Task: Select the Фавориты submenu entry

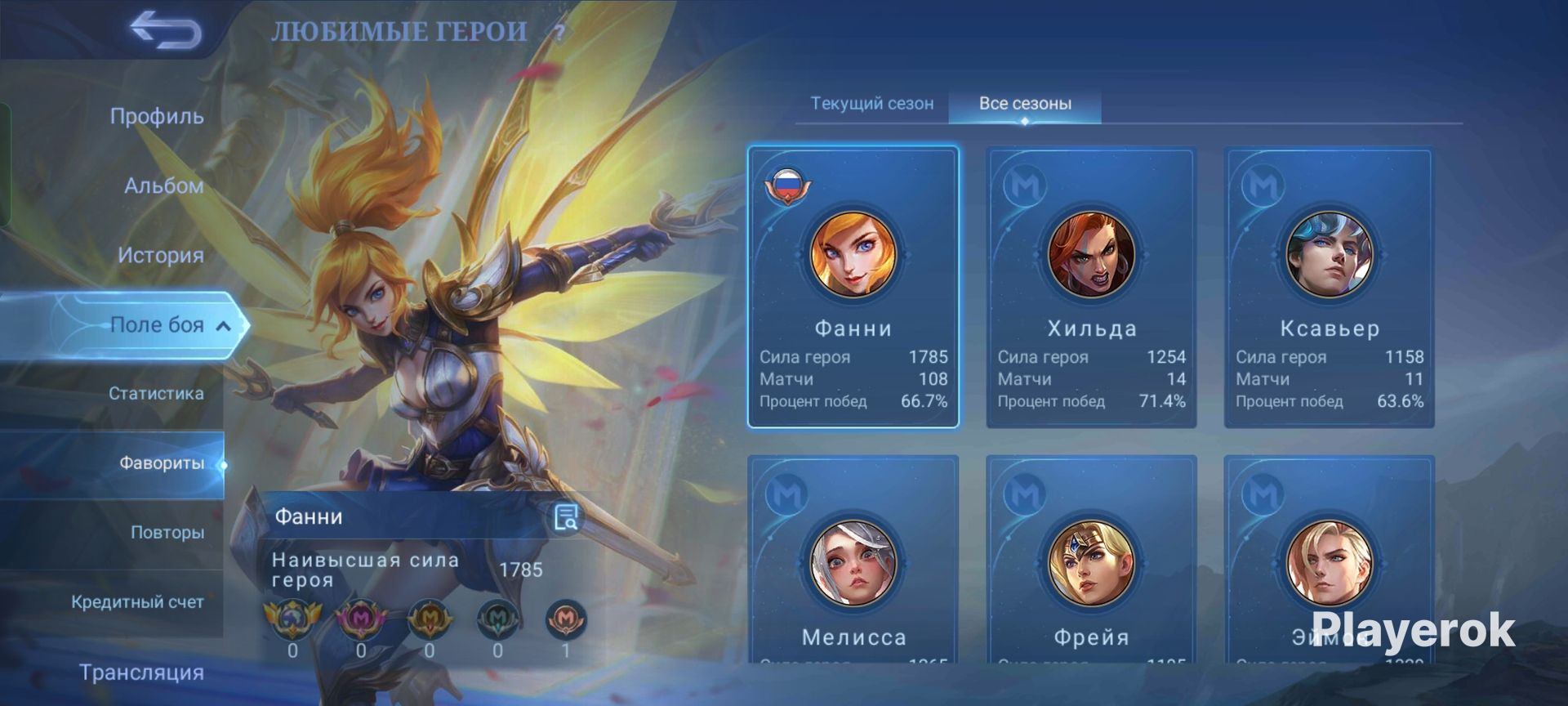Action: point(162,463)
